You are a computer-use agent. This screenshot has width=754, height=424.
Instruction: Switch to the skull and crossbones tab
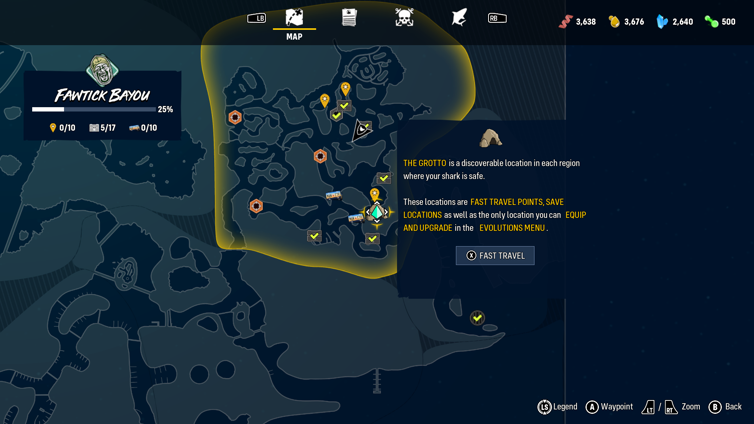point(404,18)
